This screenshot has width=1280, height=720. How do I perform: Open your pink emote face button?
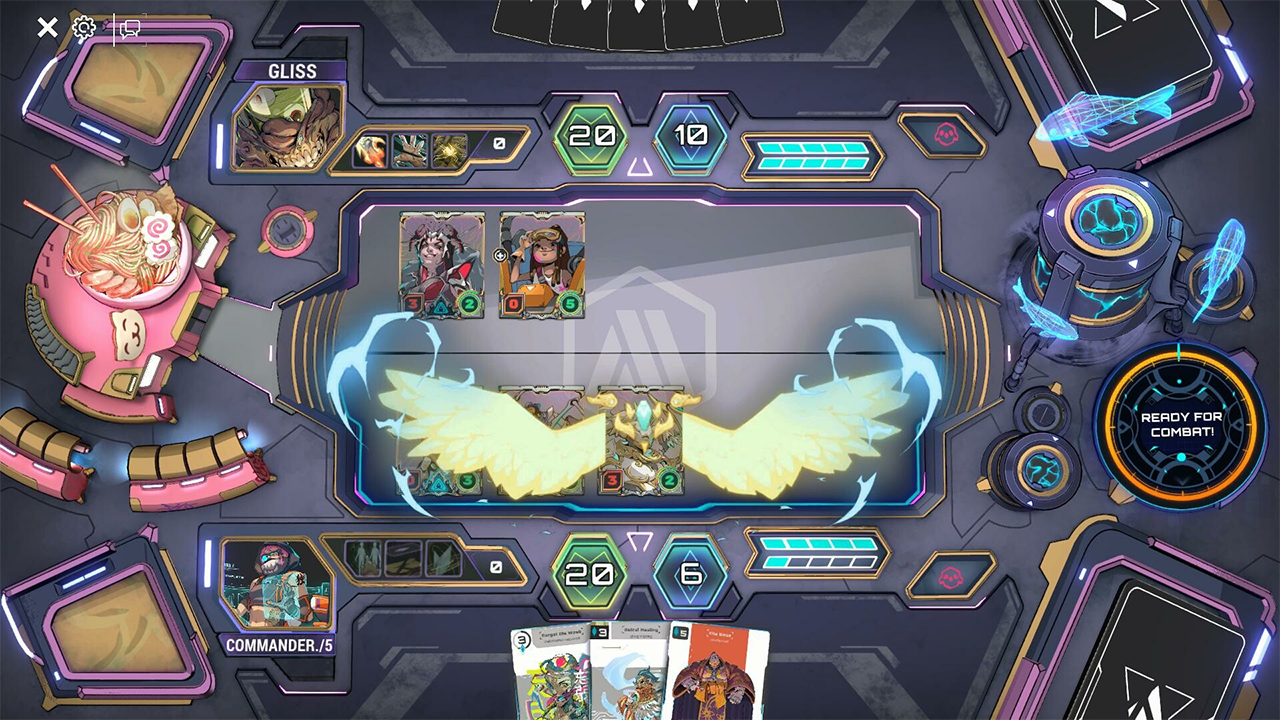click(950, 575)
